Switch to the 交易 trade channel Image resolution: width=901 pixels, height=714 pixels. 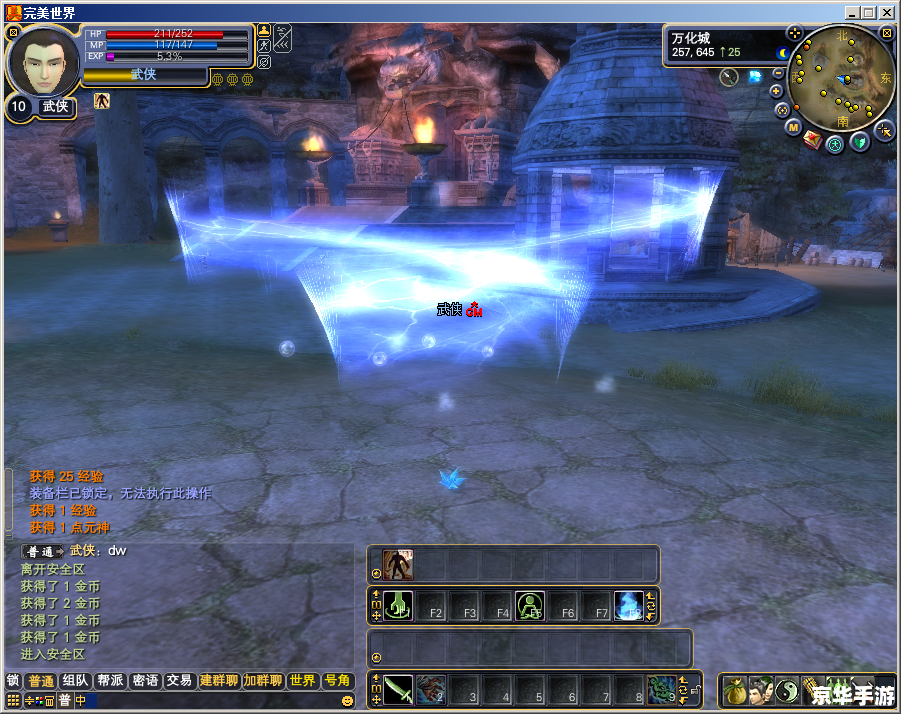coord(179,681)
